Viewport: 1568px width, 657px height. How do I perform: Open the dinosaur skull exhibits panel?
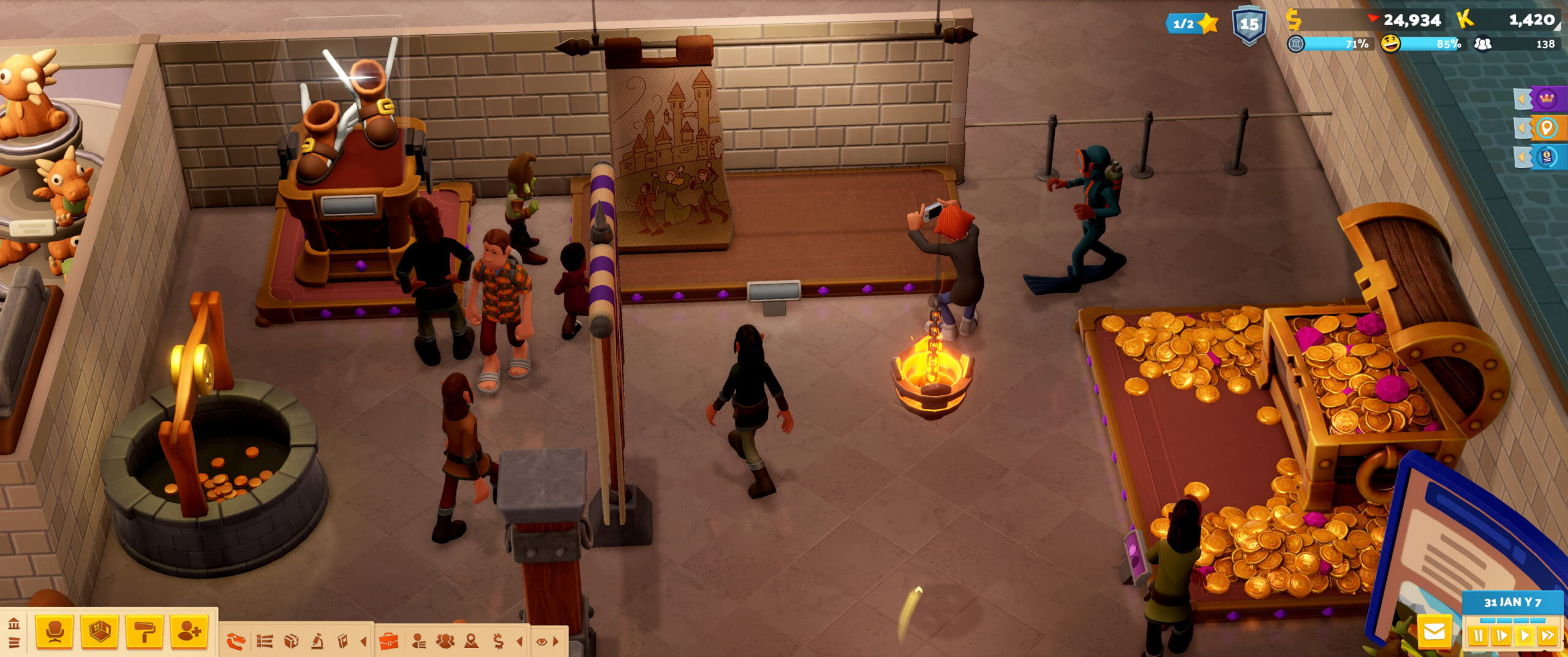[x=236, y=642]
